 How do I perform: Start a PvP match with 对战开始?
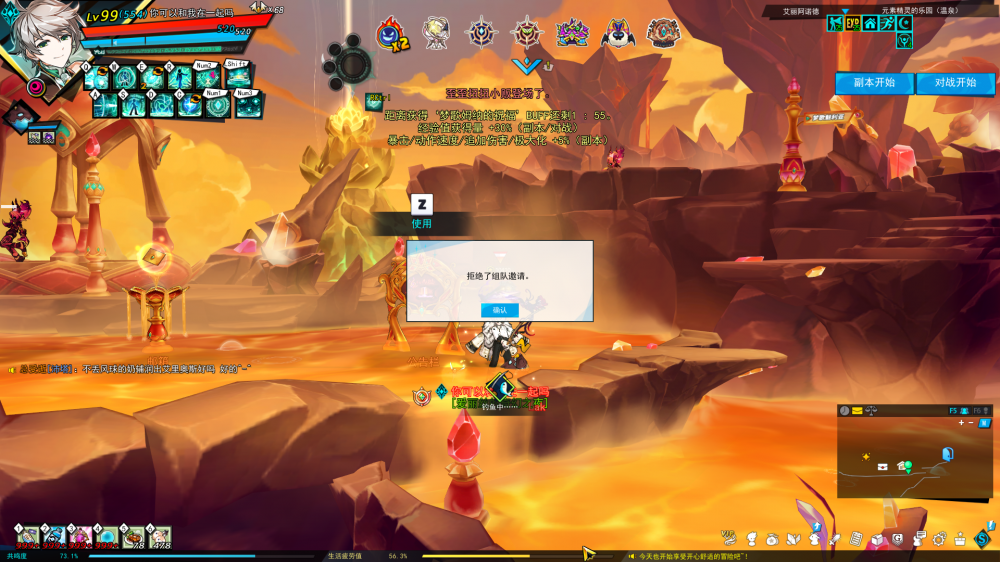955,83
